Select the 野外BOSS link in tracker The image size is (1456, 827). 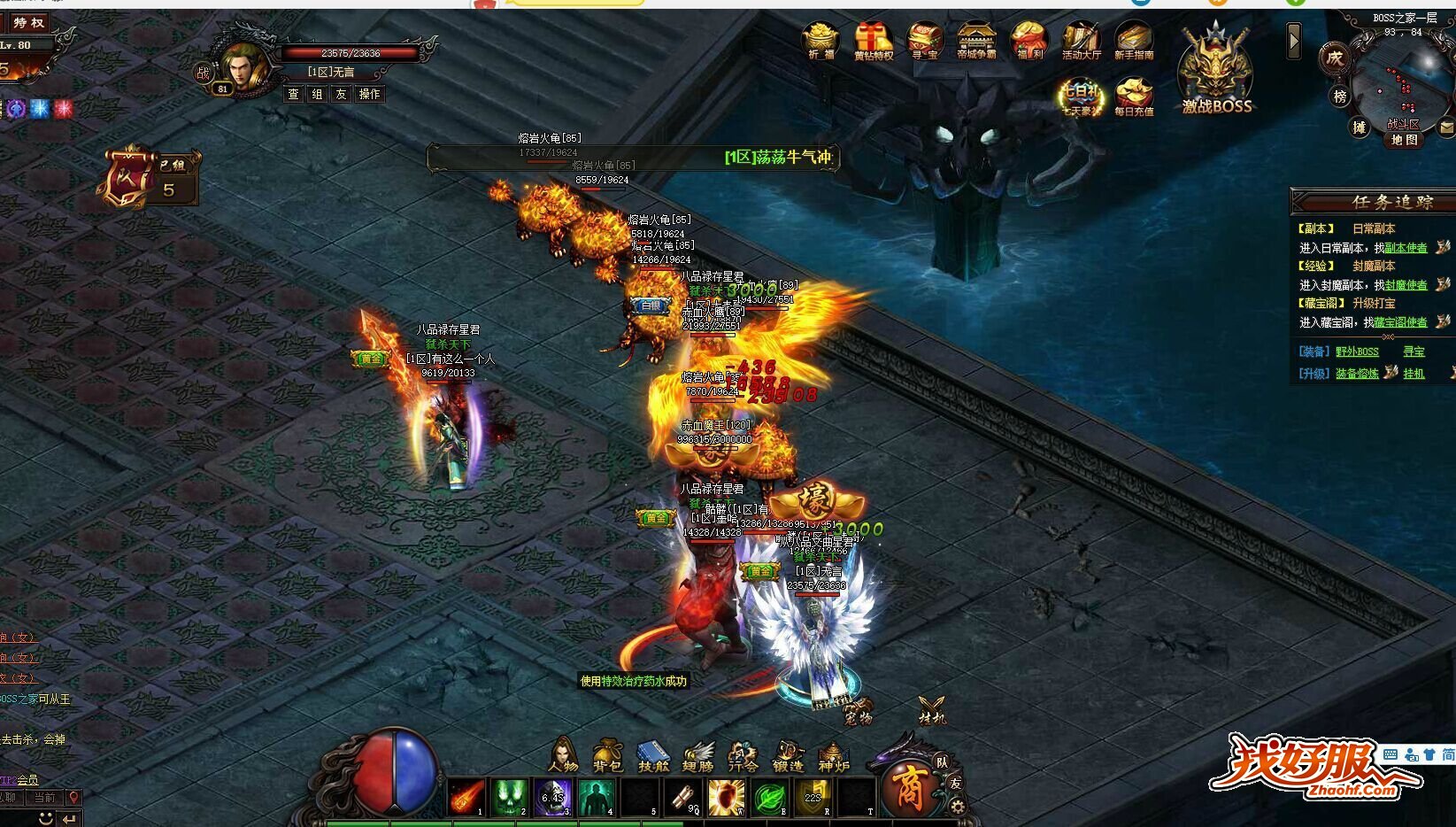pos(1357,352)
